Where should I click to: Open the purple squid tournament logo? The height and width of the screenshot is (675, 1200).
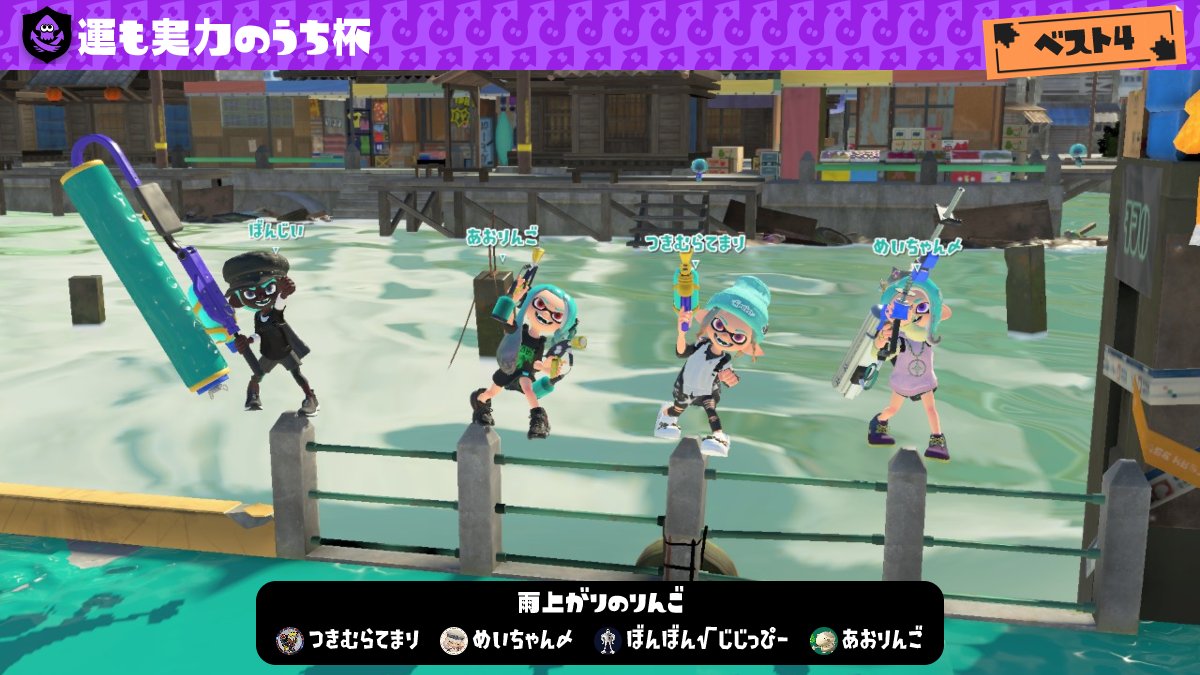(x=46, y=35)
